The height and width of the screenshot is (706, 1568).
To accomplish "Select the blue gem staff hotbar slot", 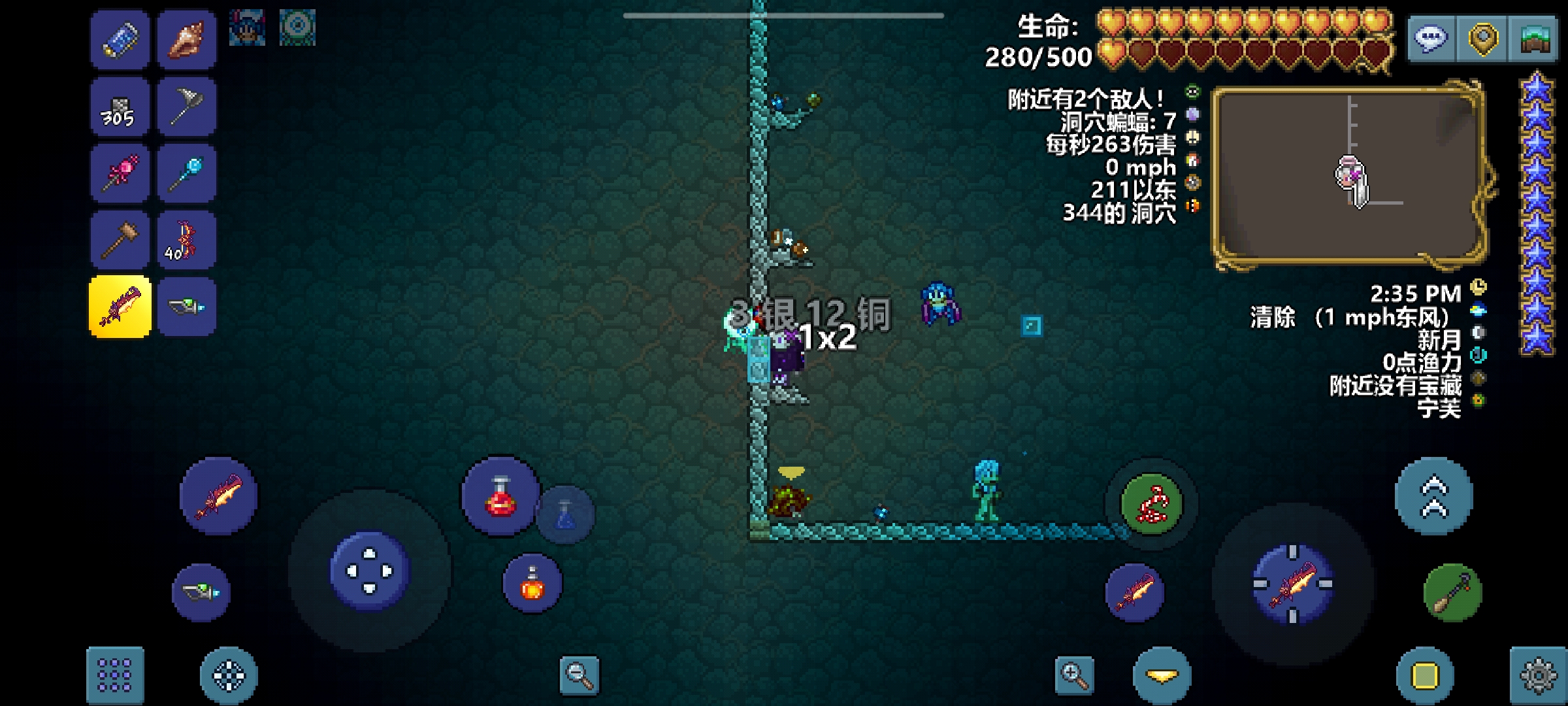I will click(186, 173).
